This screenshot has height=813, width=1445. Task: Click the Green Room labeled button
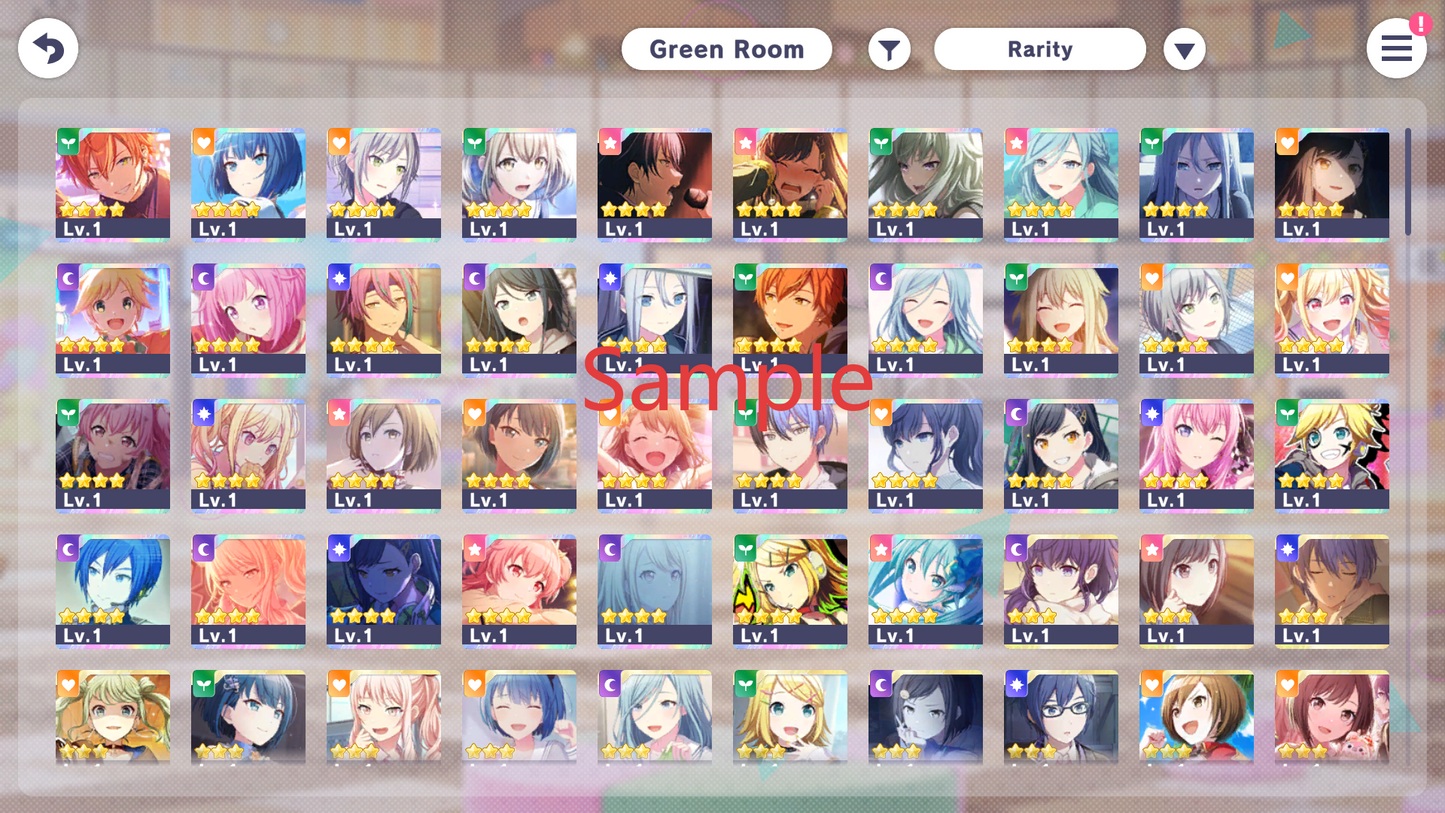pyautogui.click(x=727, y=48)
